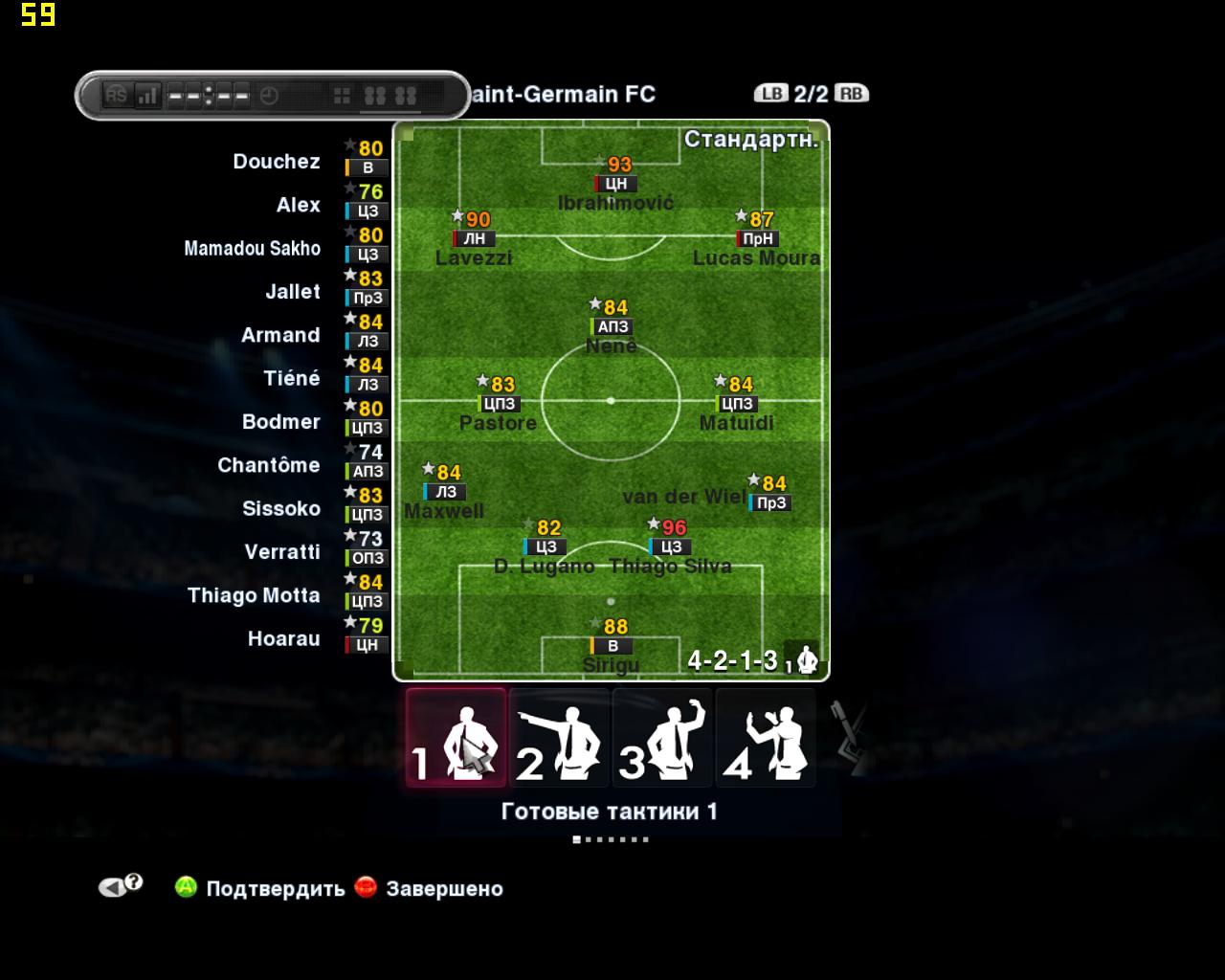This screenshot has width=1225, height=980.
Task: Choose Hoarau in the substitutes list
Action: (283, 638)
